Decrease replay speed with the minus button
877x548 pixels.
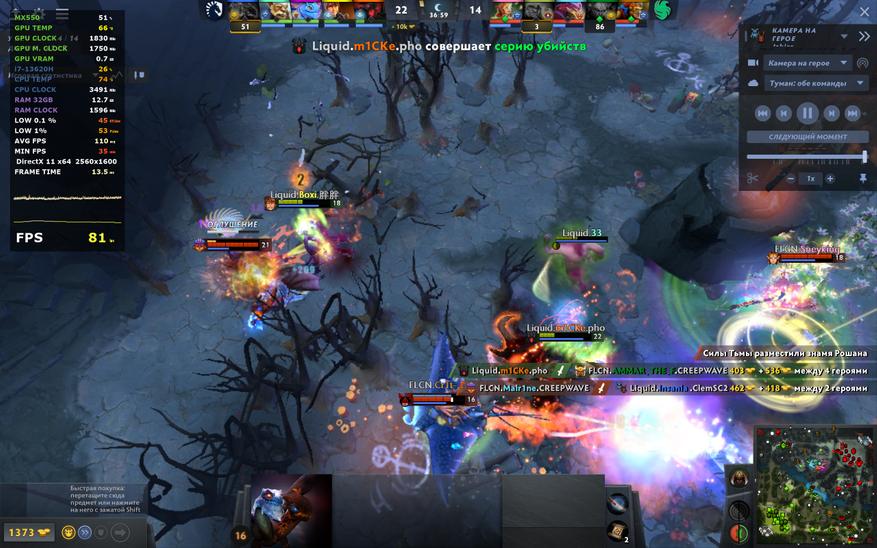[791, 179]
